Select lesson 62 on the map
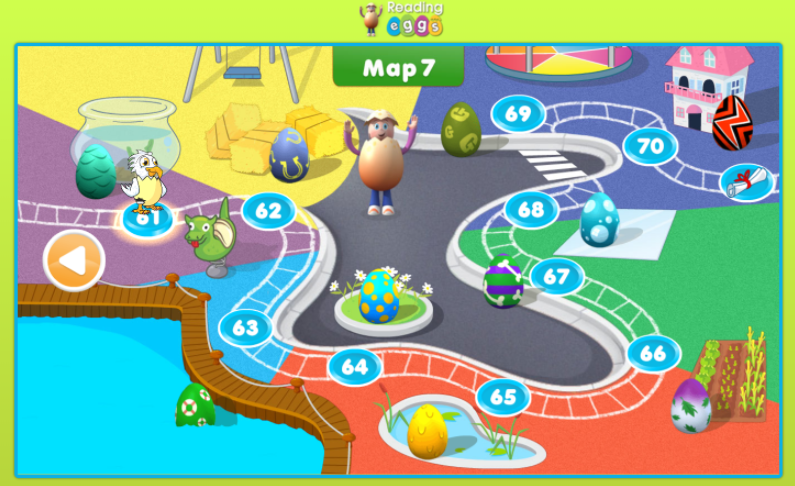The image size is (795, 486). (268, 211)
